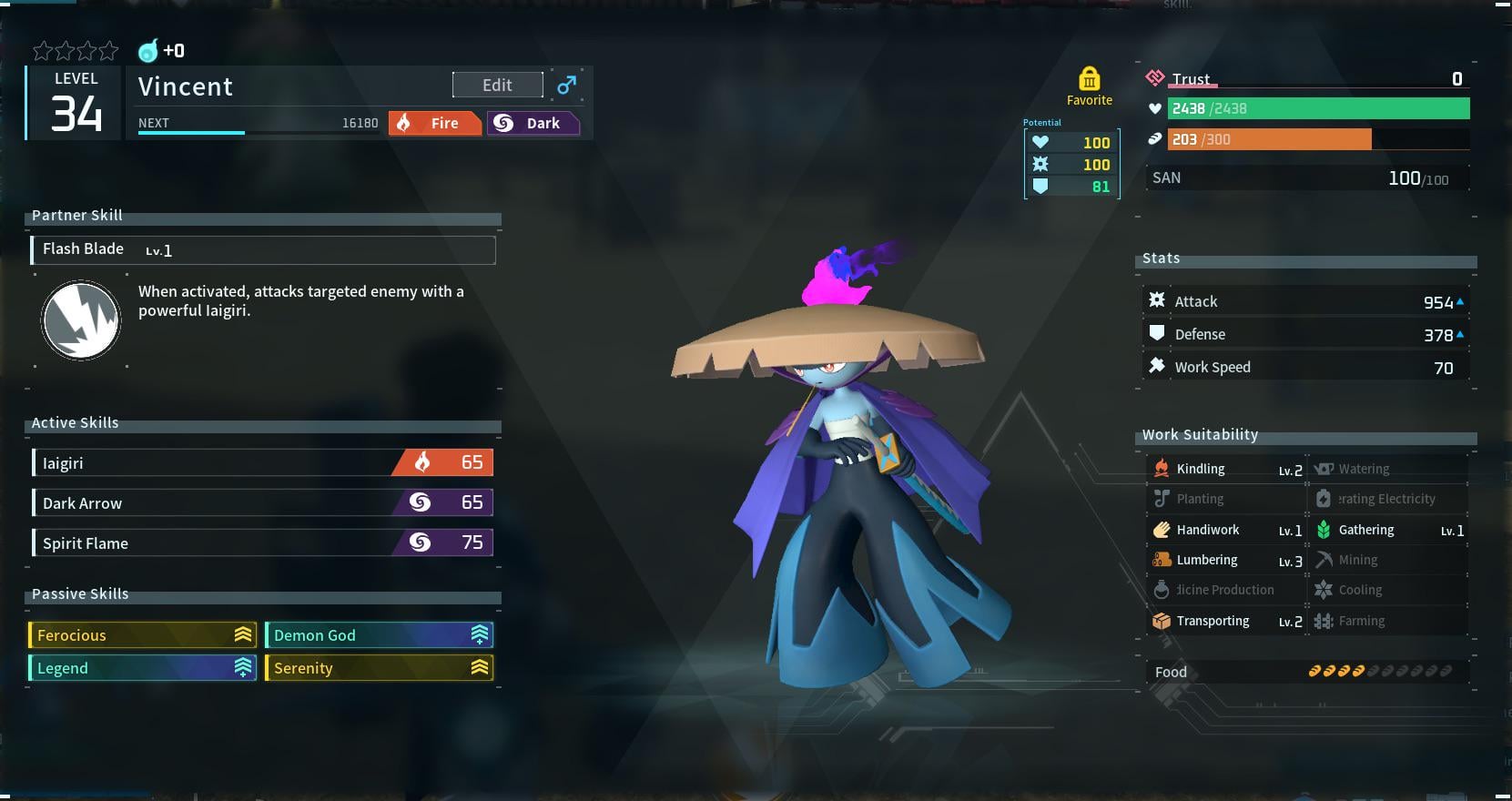Select the Flash Blade partner skill row

coord(263,249)
